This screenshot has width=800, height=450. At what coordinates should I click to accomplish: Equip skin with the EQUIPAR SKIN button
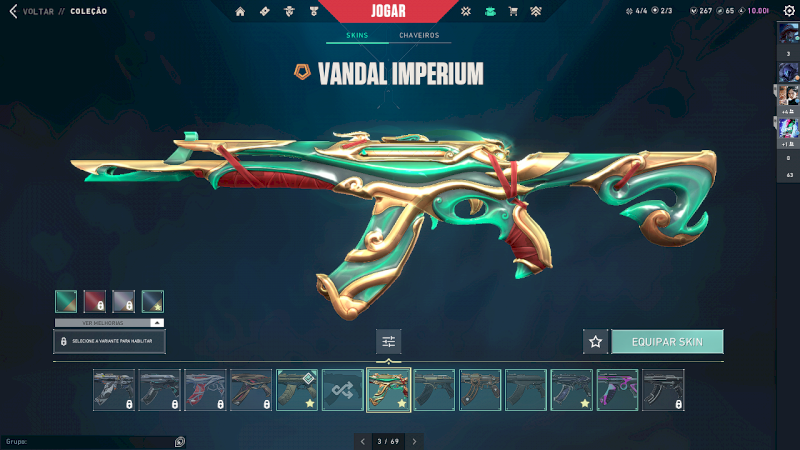tap(667, 342)
